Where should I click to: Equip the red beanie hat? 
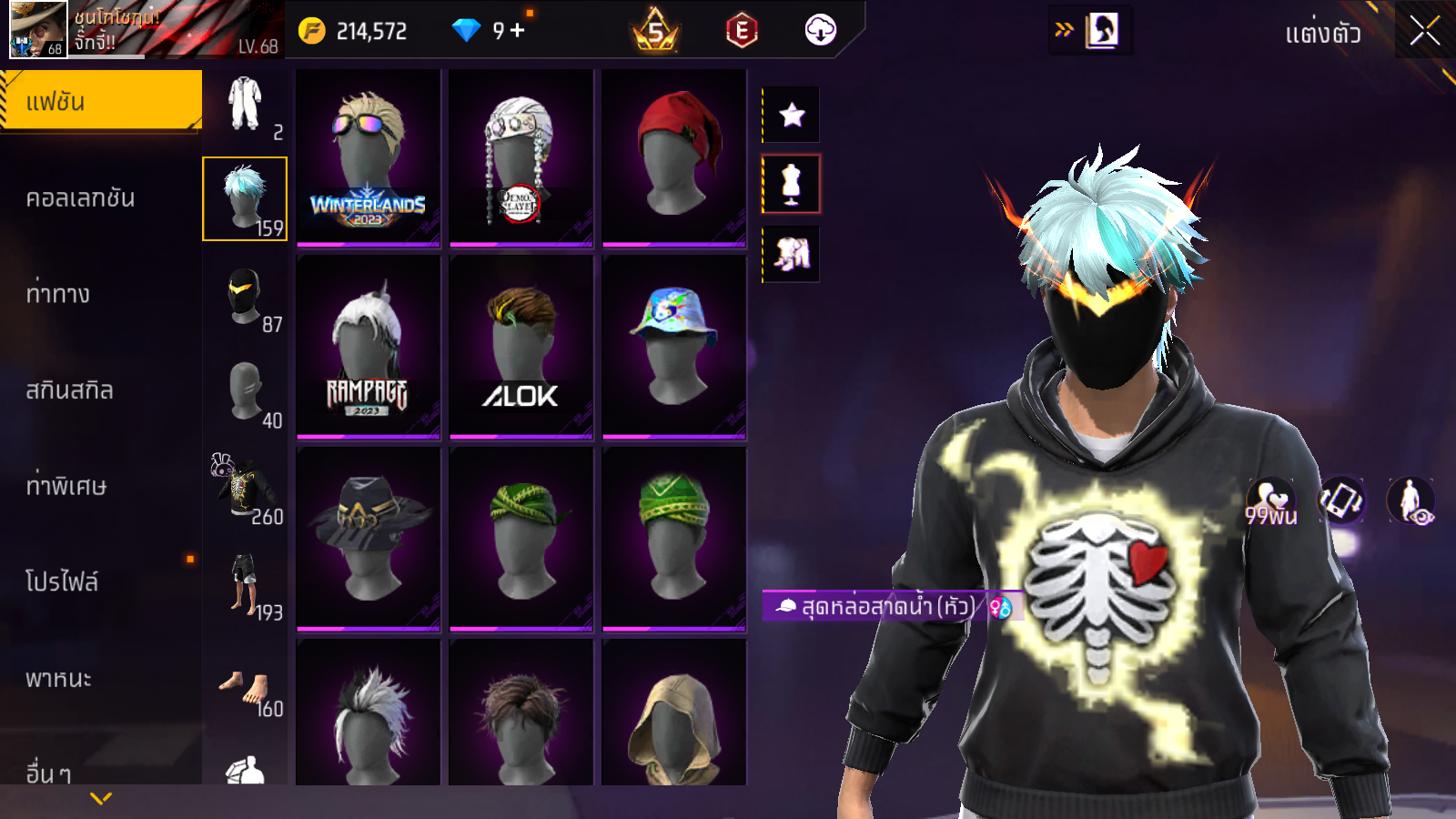674,157
